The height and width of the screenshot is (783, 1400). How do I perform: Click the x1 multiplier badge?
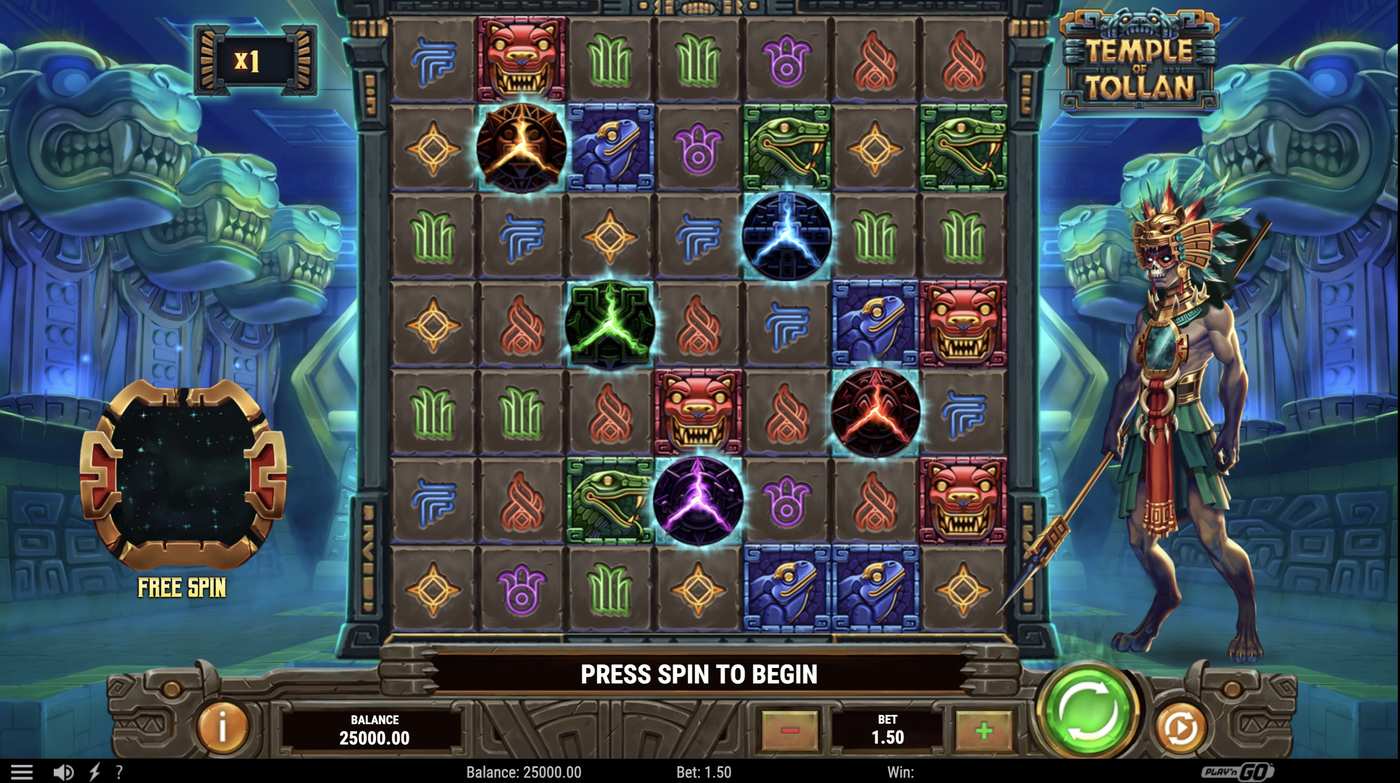pos(253,60)
